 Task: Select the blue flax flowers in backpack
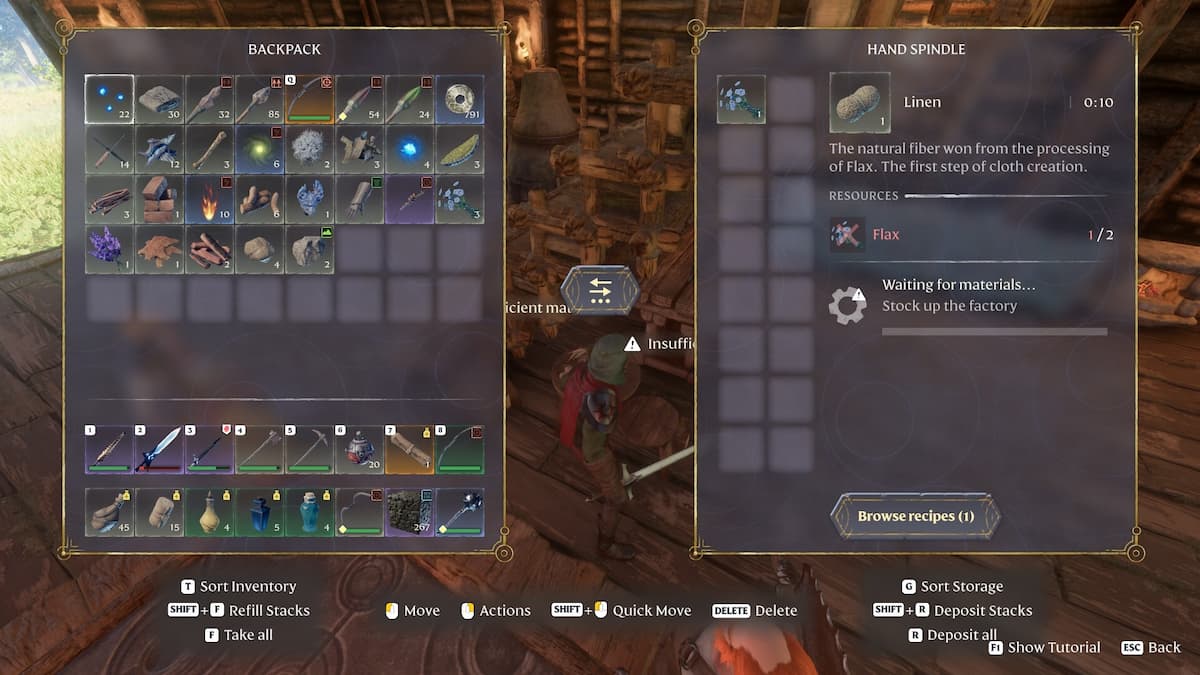(460, 199)
